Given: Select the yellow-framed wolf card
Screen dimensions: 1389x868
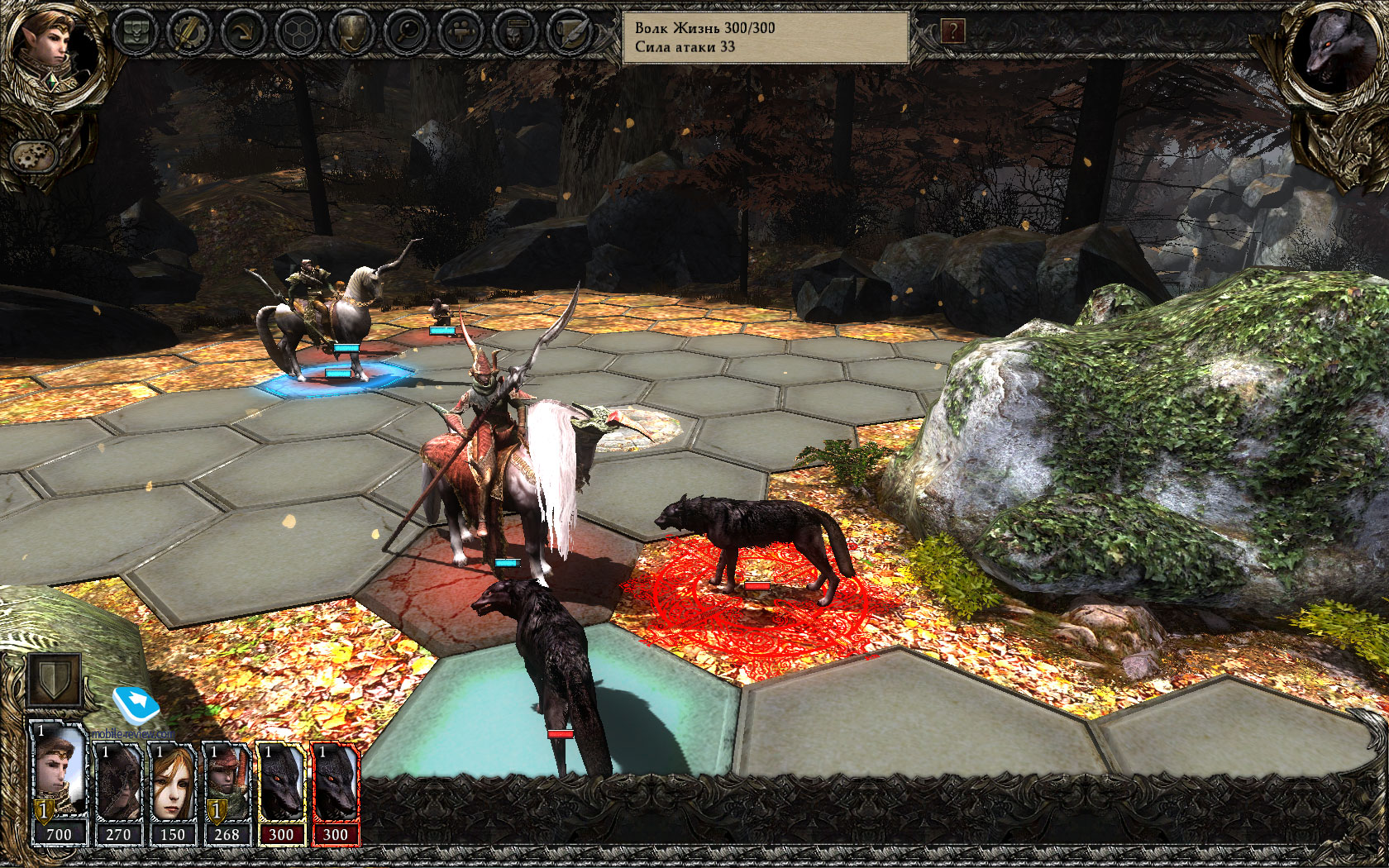Looking at the screenshot, I should 281,794.
